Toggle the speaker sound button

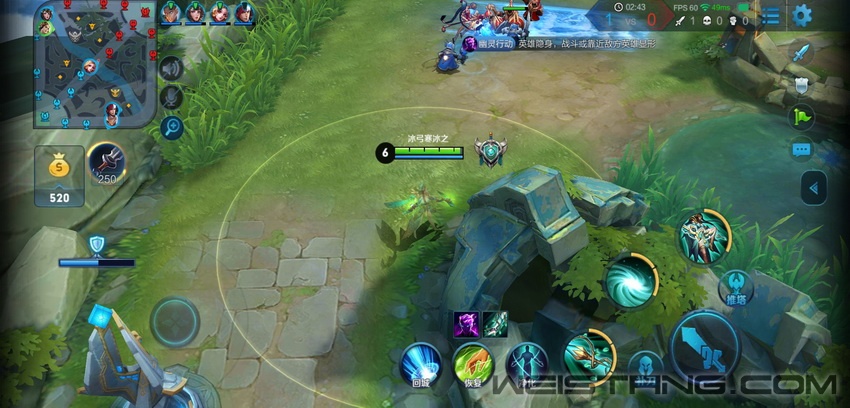(172, 68)
